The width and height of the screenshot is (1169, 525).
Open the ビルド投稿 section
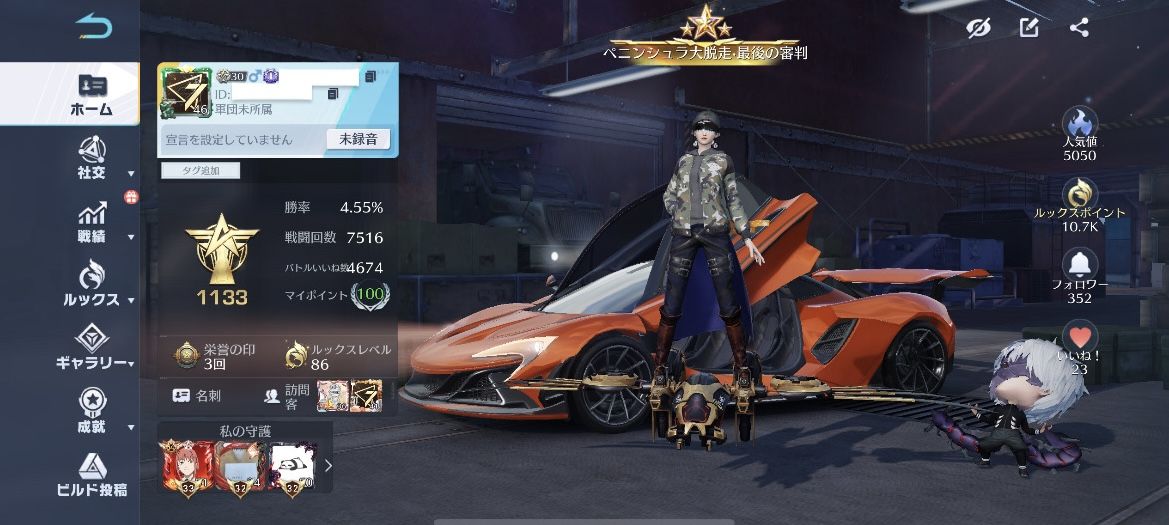coord(92,475)
